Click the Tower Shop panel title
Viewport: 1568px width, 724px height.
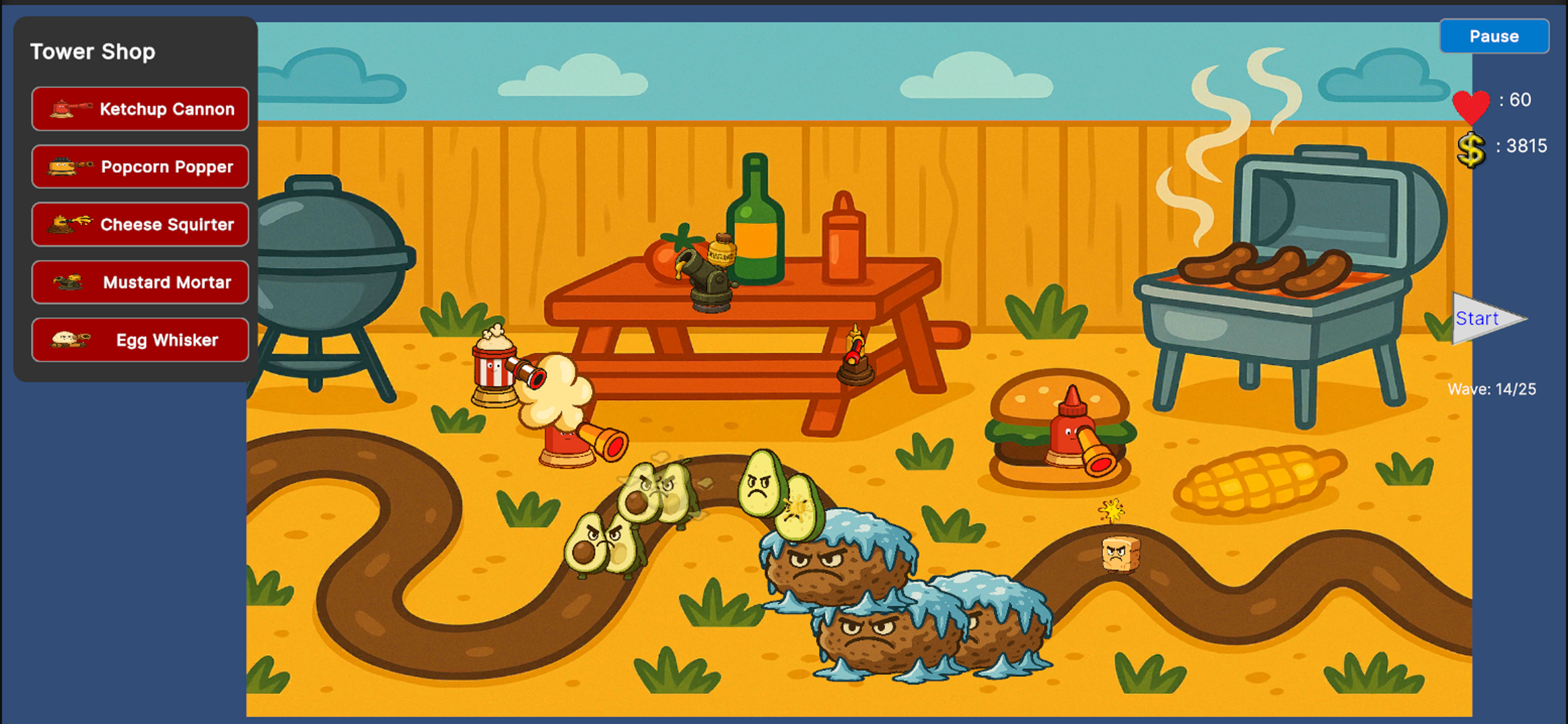92,50
